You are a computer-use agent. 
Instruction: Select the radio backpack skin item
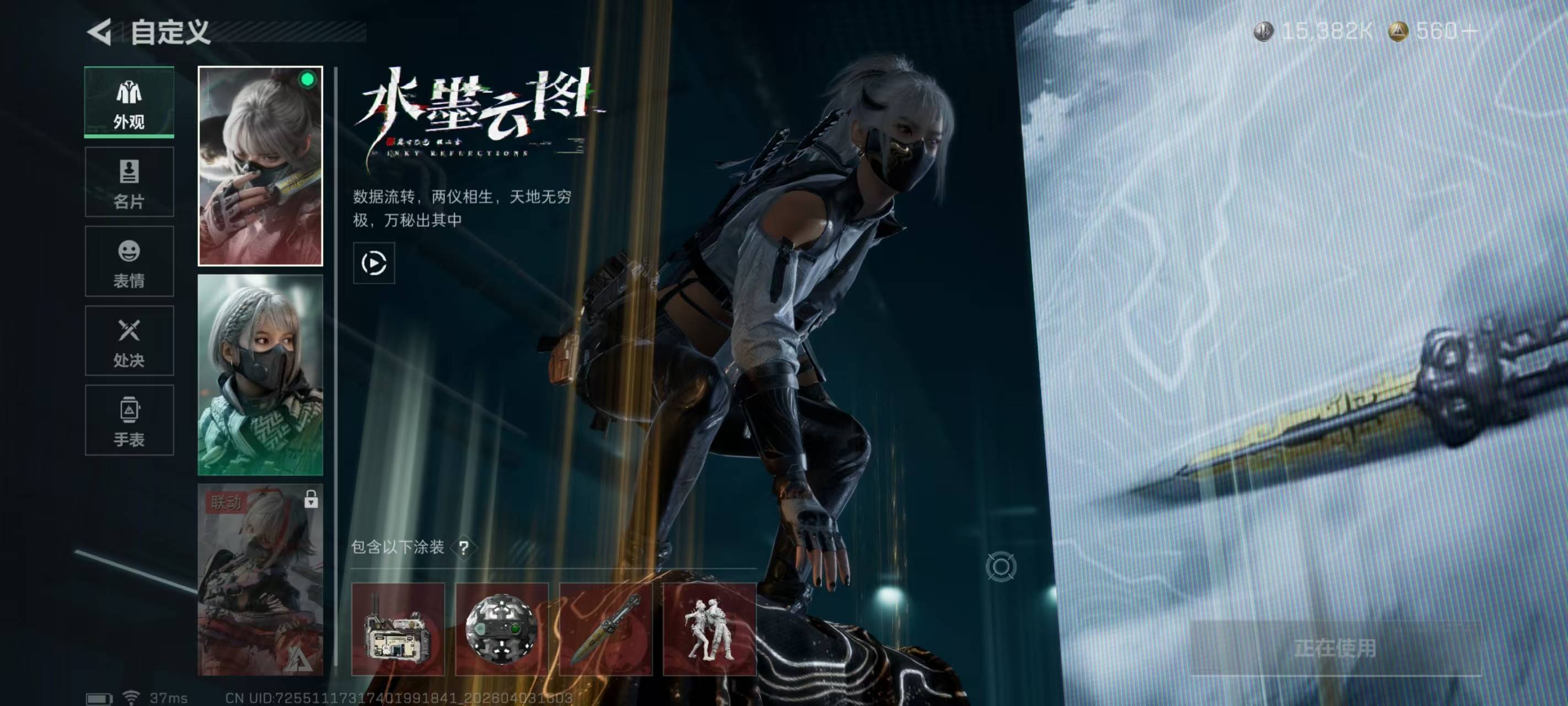coord(398,629)
